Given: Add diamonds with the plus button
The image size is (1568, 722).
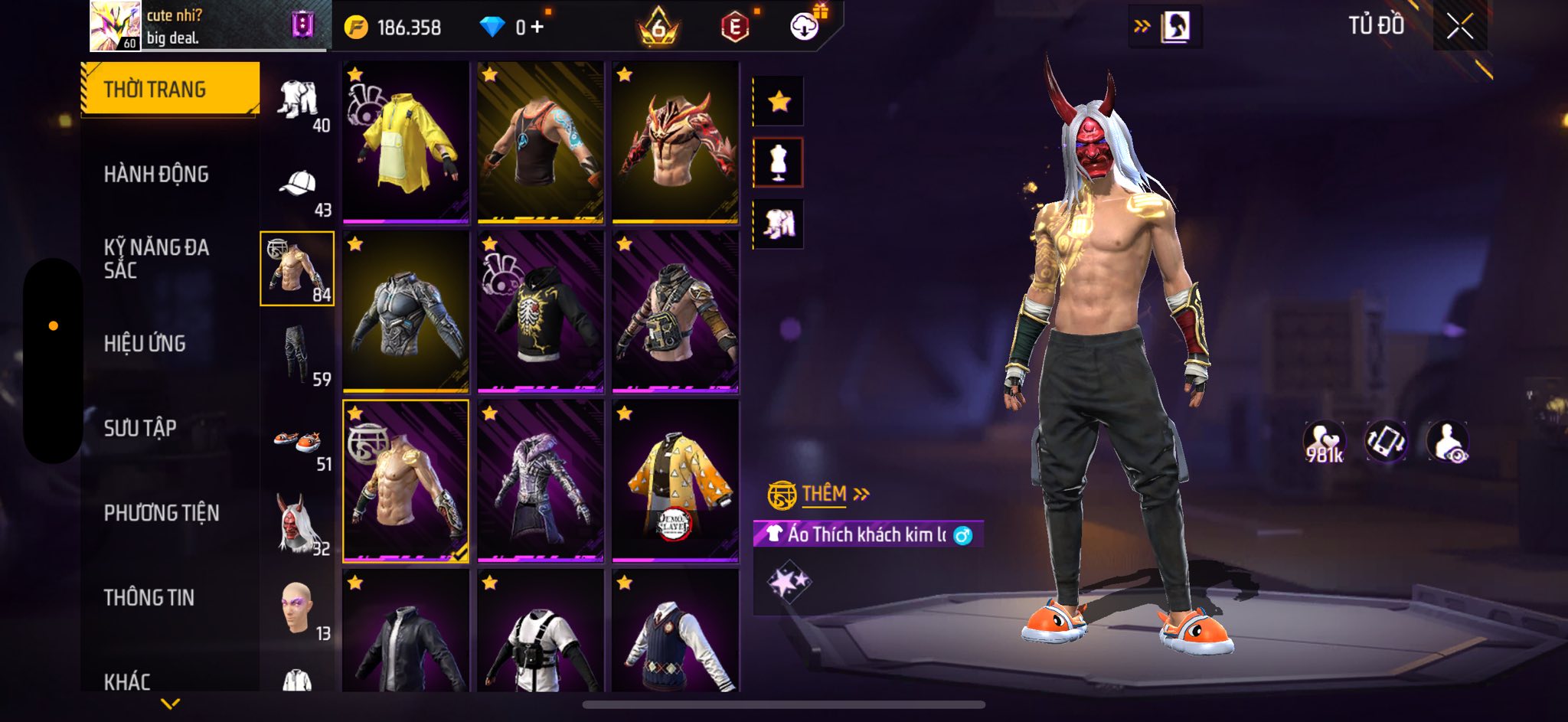Looking at the screenshot, I should coord(537,28).
